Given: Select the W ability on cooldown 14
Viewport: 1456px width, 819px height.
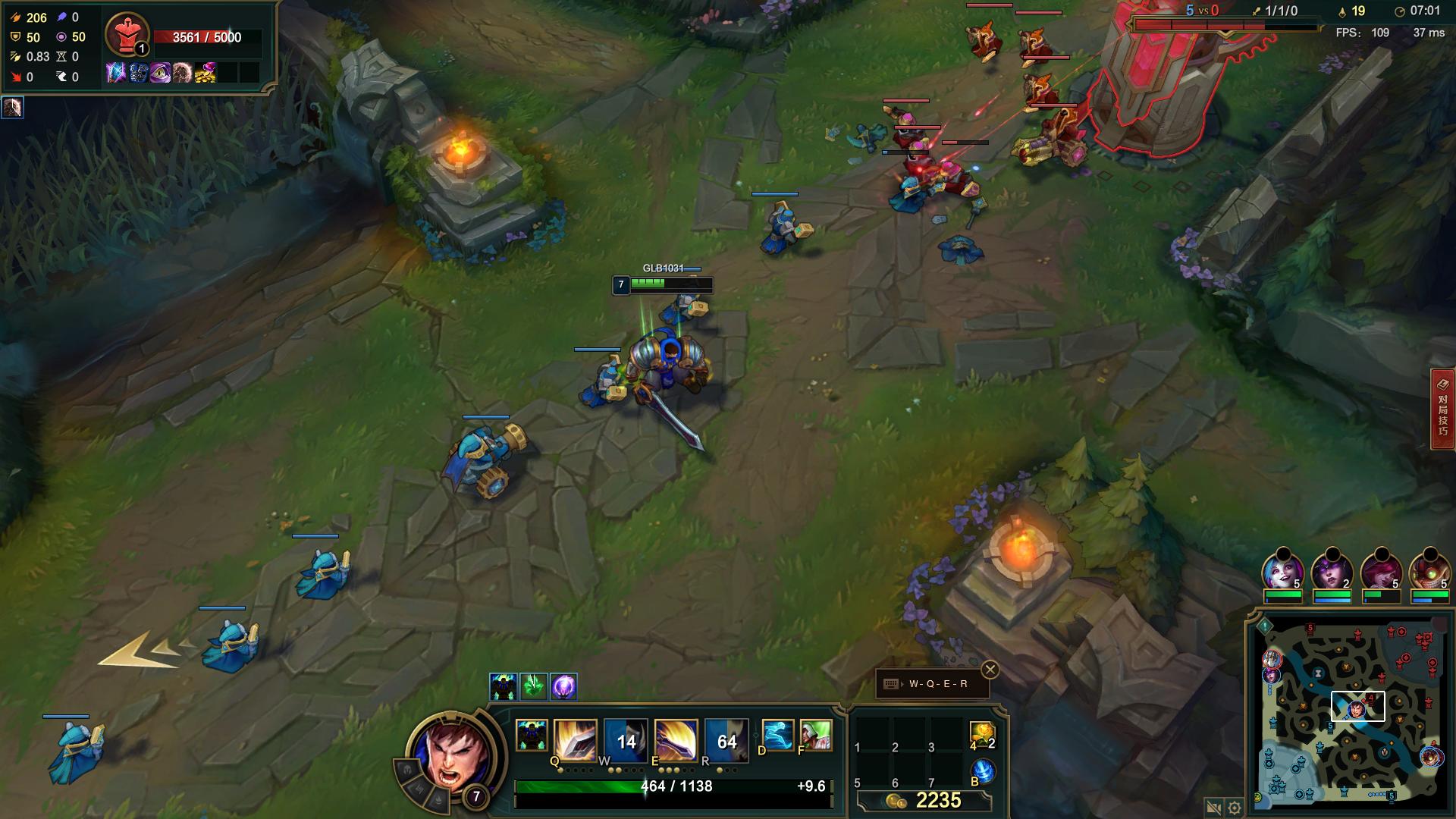Looking at the screenshot, I should pyautogui.click(x=626, y=740).
